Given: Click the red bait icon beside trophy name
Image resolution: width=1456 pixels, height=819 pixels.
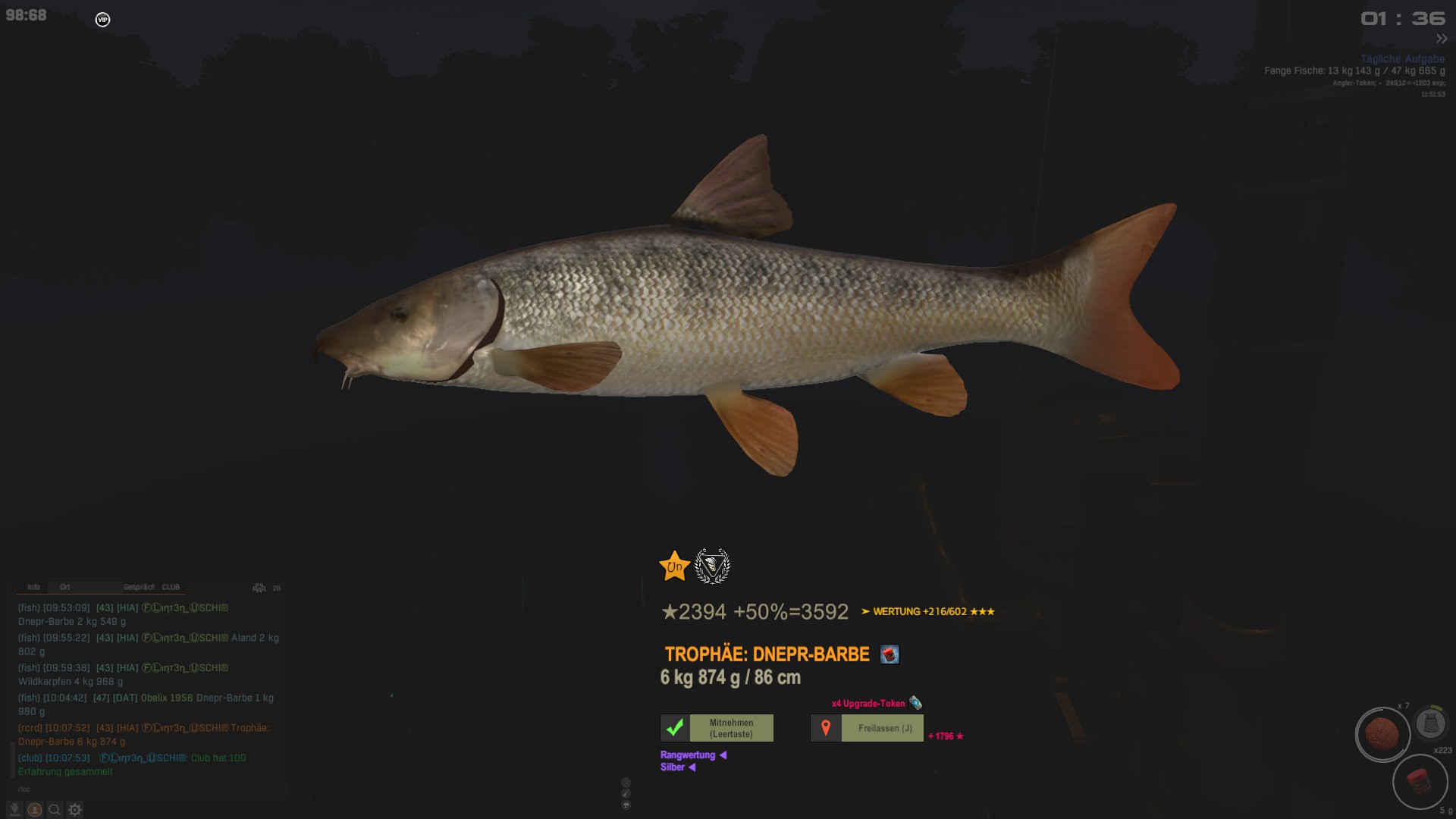Looking at the screenshot, I should point(889,654).
